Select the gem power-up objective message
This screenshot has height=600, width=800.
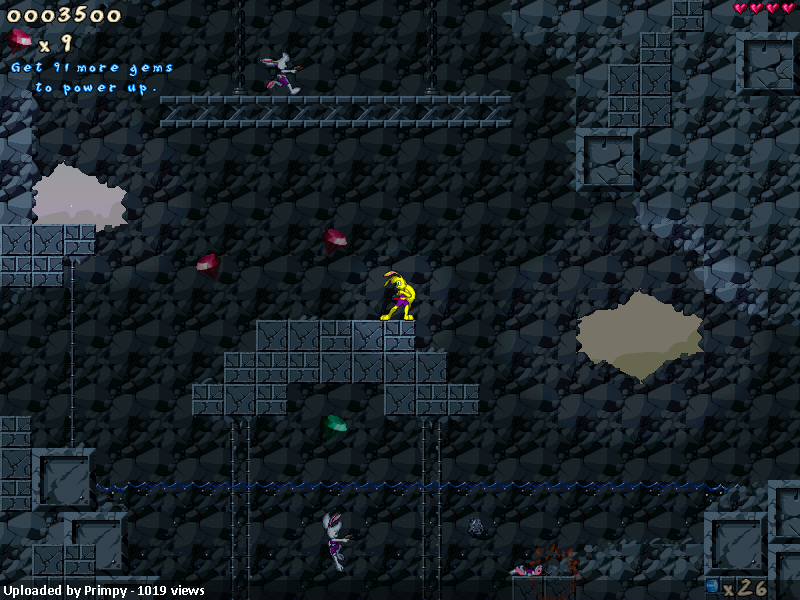click(x=92, y=78)
